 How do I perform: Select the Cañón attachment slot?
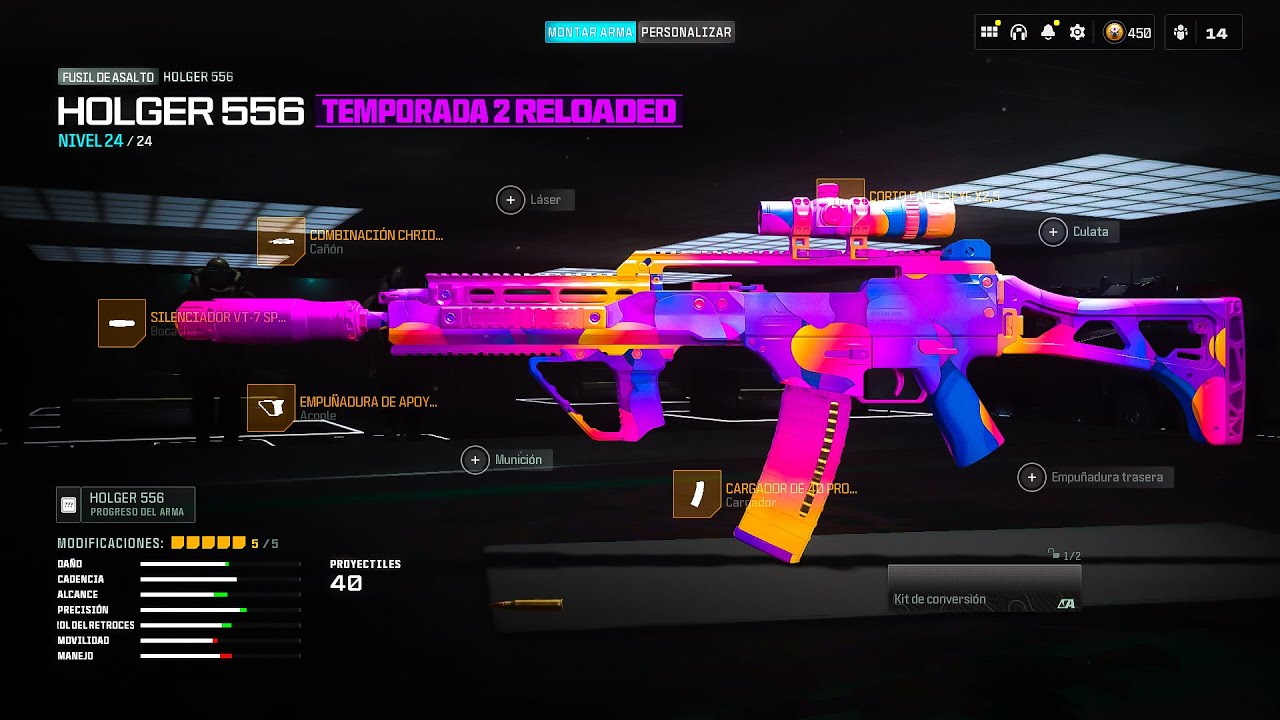click(x=281, y=242)
